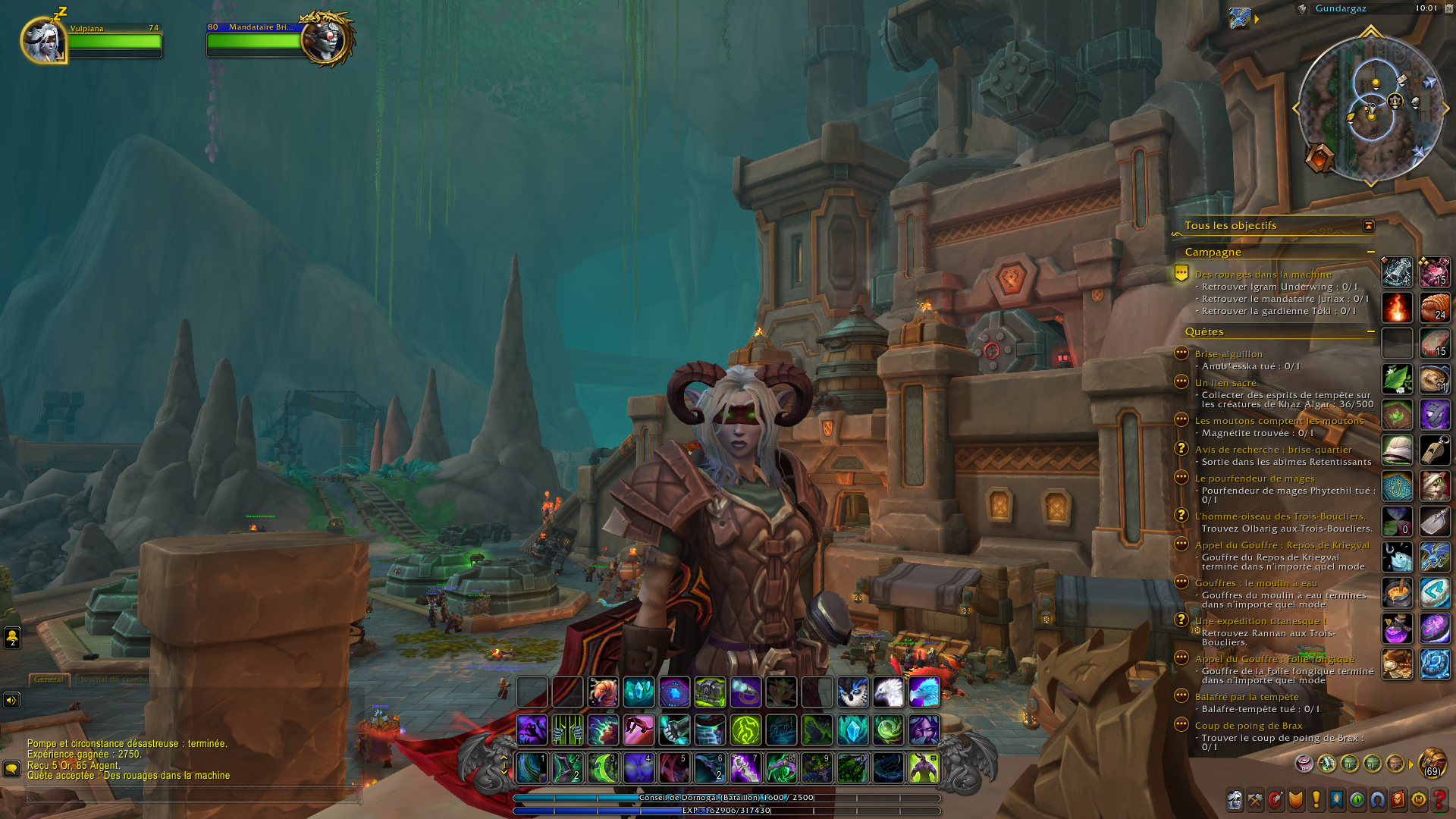The height and width of the screenshot is (819, 1456).
Task: Select the Vulpiana player portrait
Action: tap(42, 40)
